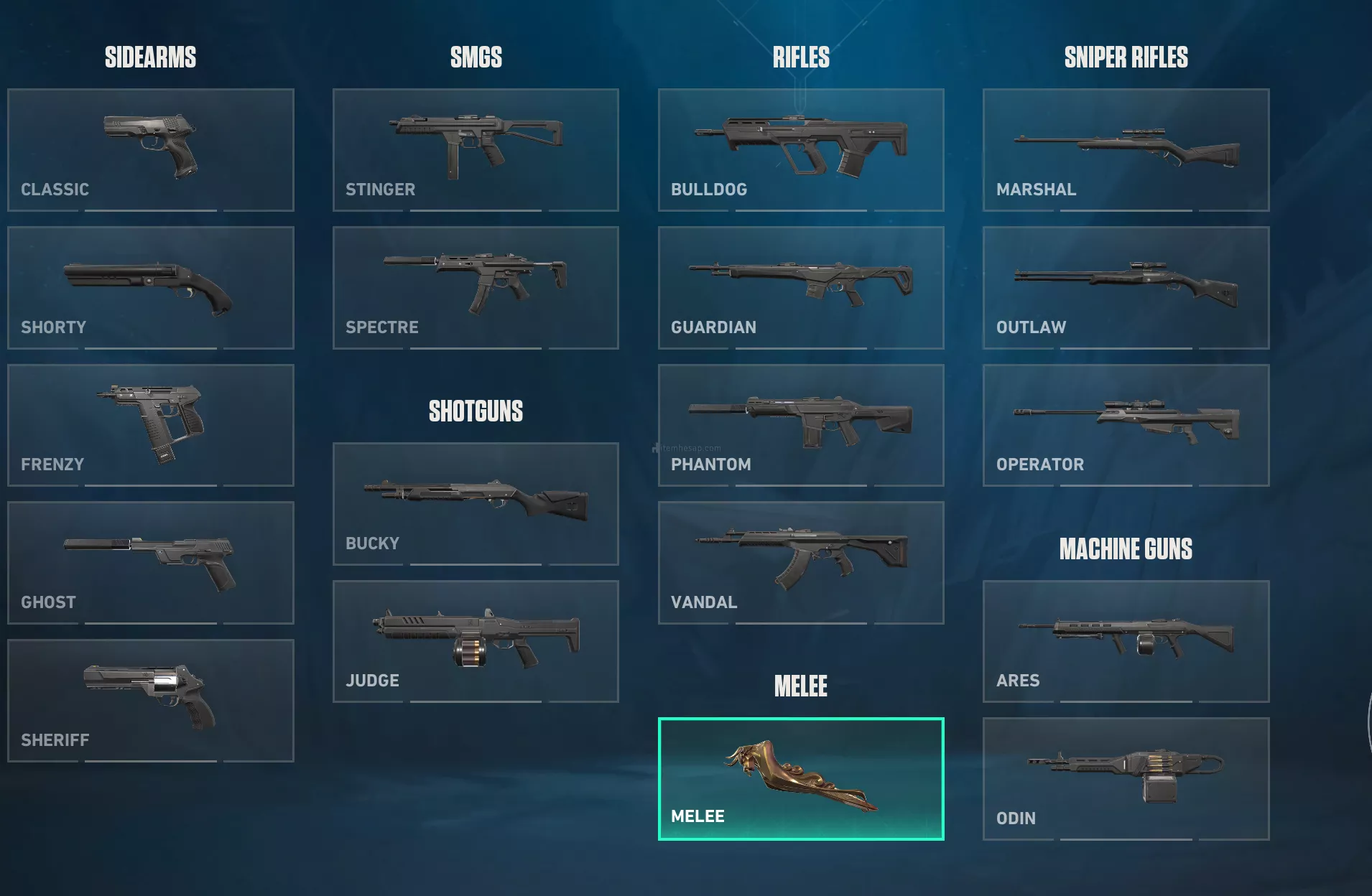
Task: Choose the Vandal rifle tile
Action: point(801,563)
